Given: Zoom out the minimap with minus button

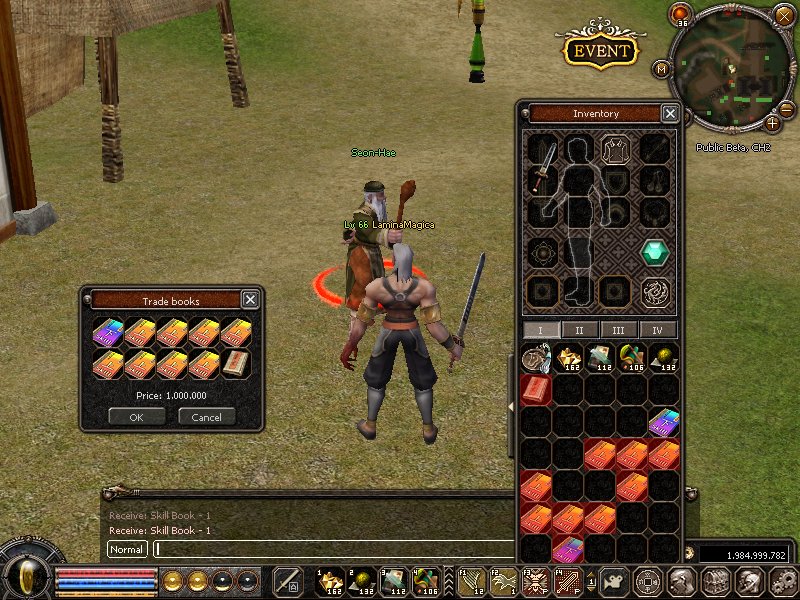Looking at the screenshot, I should pos(786,108).
